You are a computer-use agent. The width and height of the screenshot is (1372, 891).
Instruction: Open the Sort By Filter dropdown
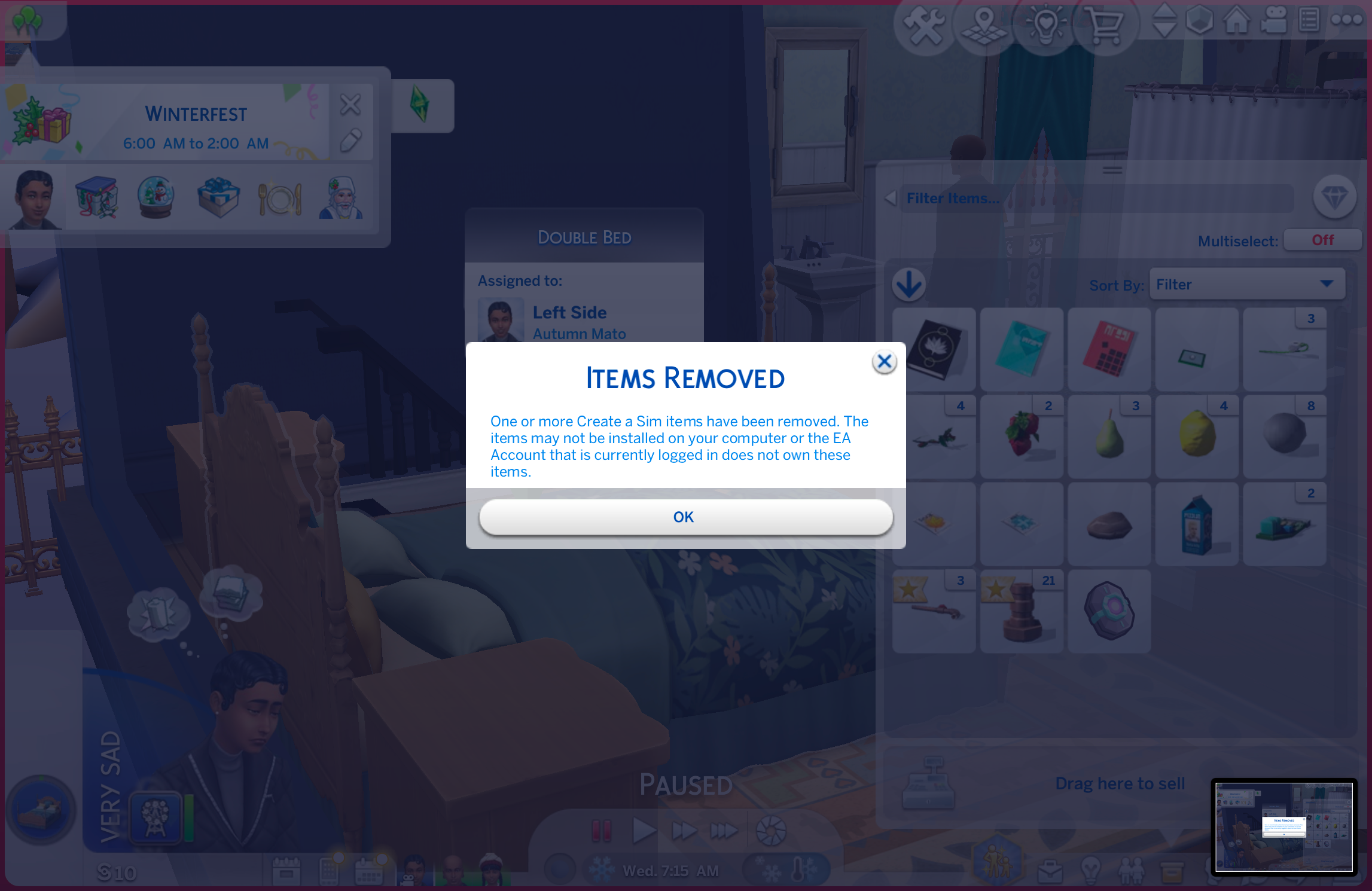click(1247, 284)
